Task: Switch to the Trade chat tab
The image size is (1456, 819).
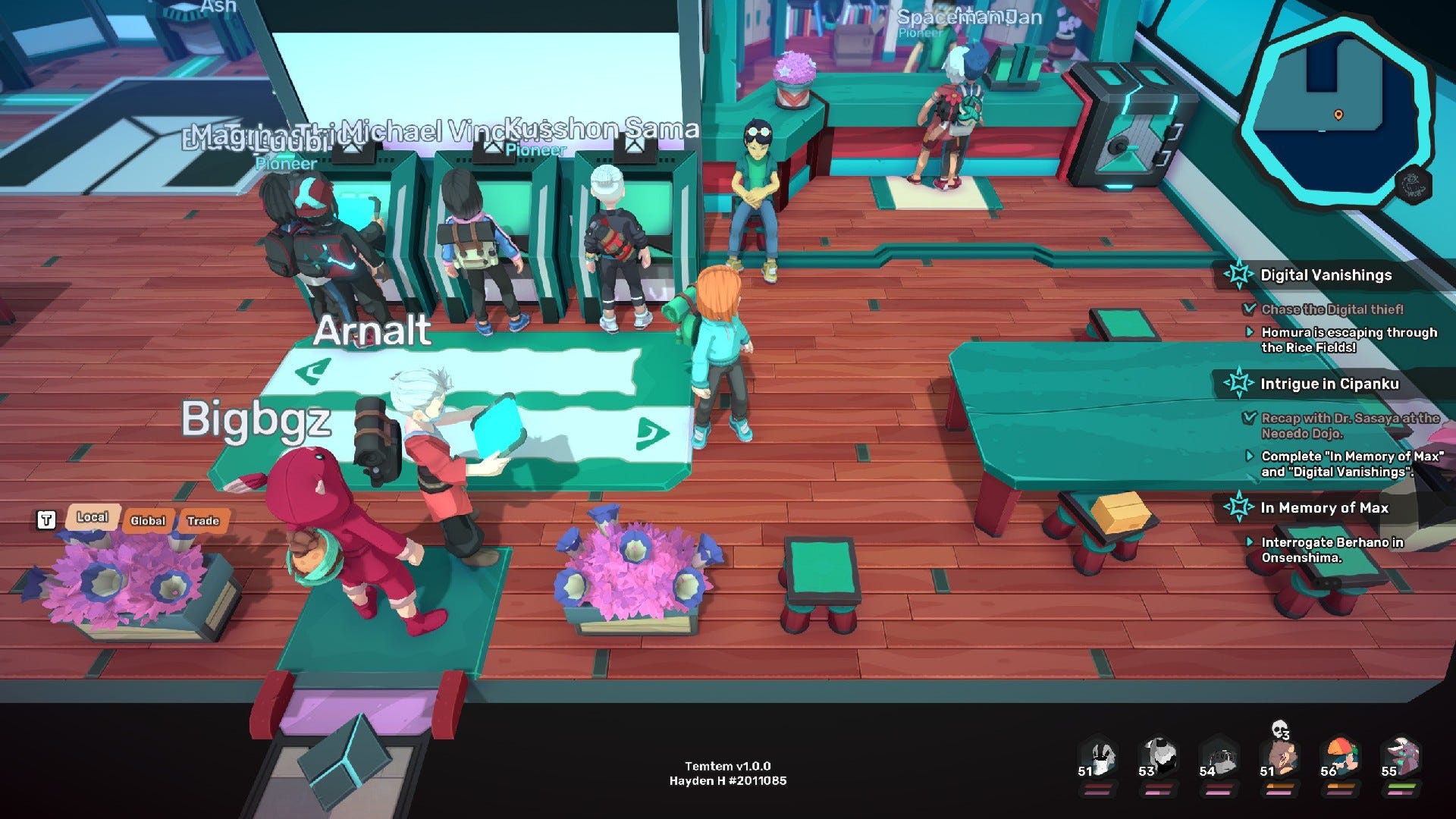Action: 203,521
